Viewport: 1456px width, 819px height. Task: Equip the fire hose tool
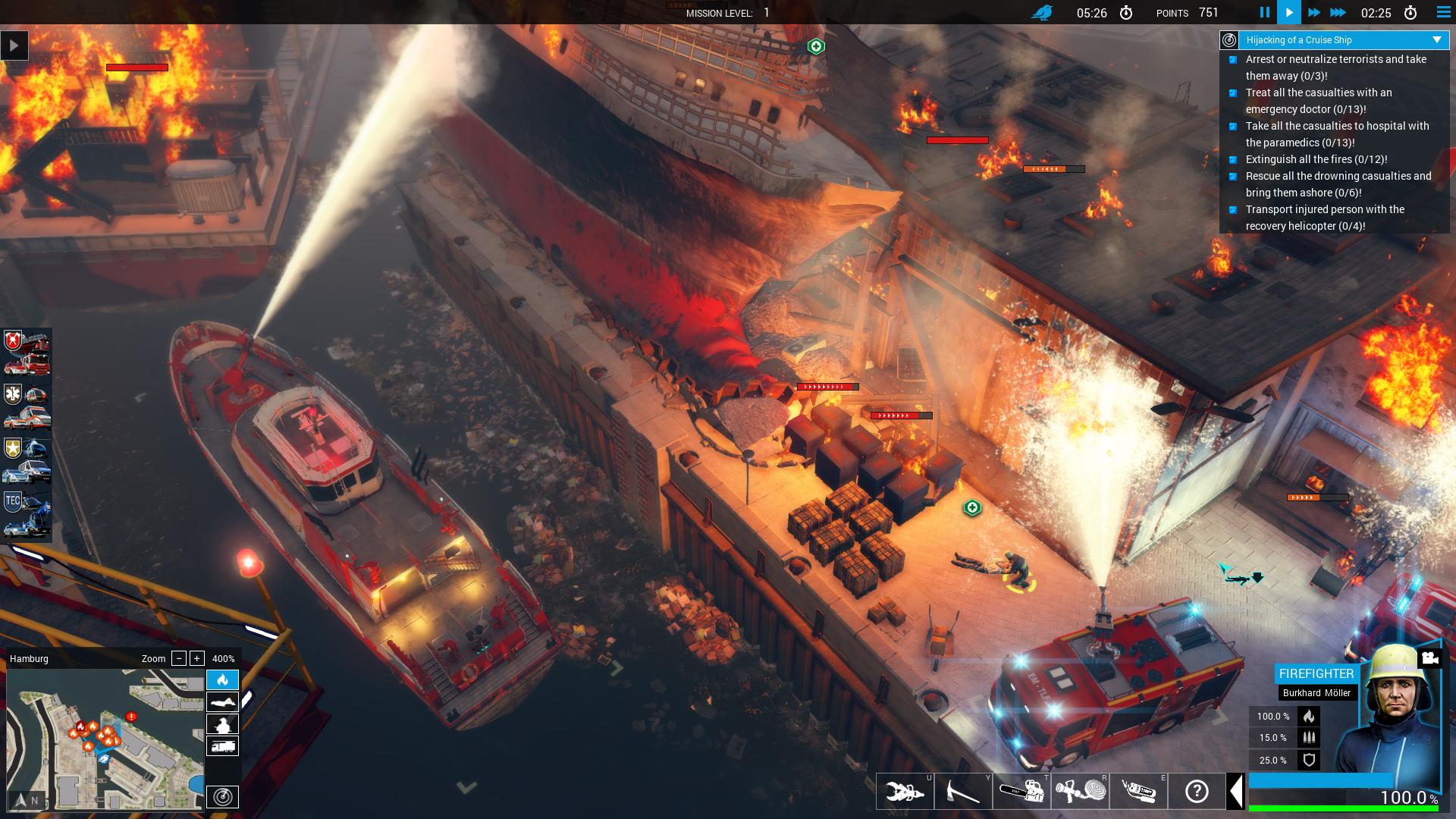[1080, 791]
